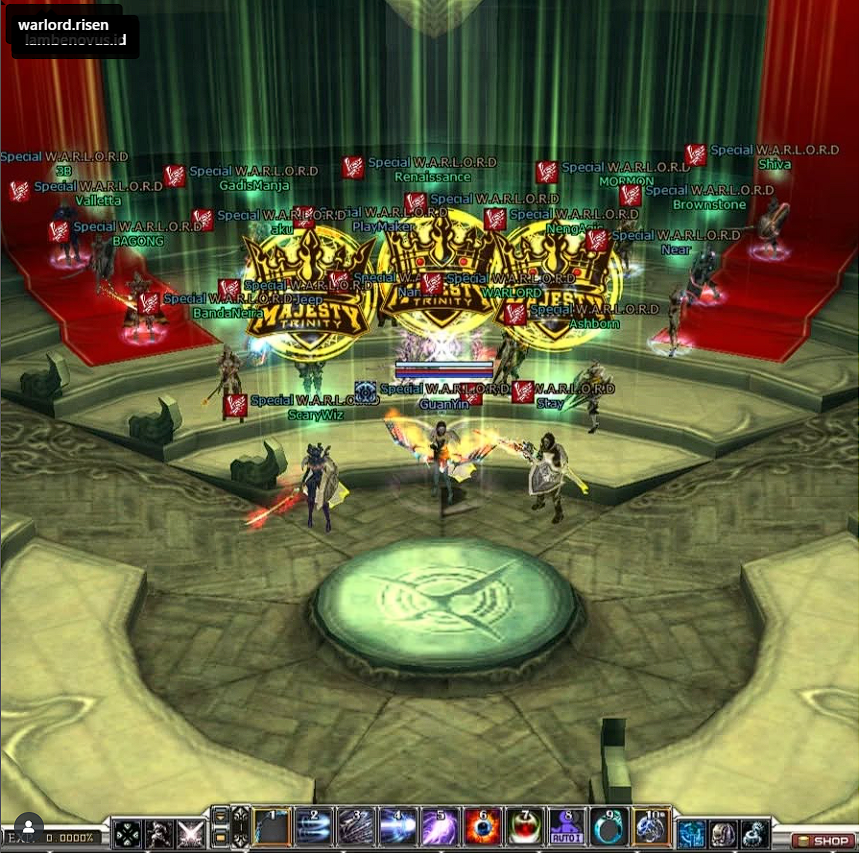Screen dimensions: 859x853
Task: Activate the crossed blades attack icon
Action: [190, 834]
